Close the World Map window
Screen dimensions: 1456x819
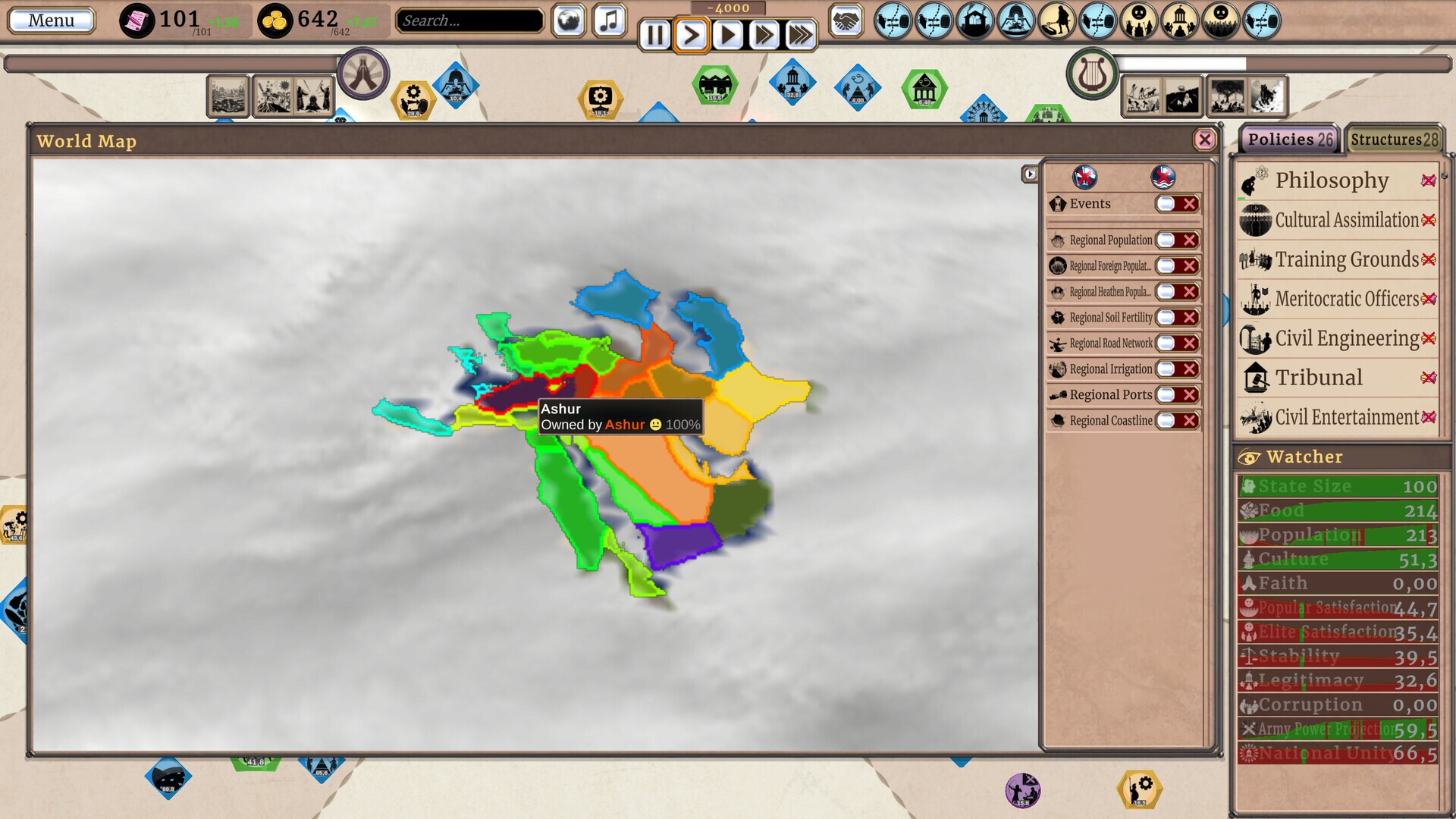1204,140
